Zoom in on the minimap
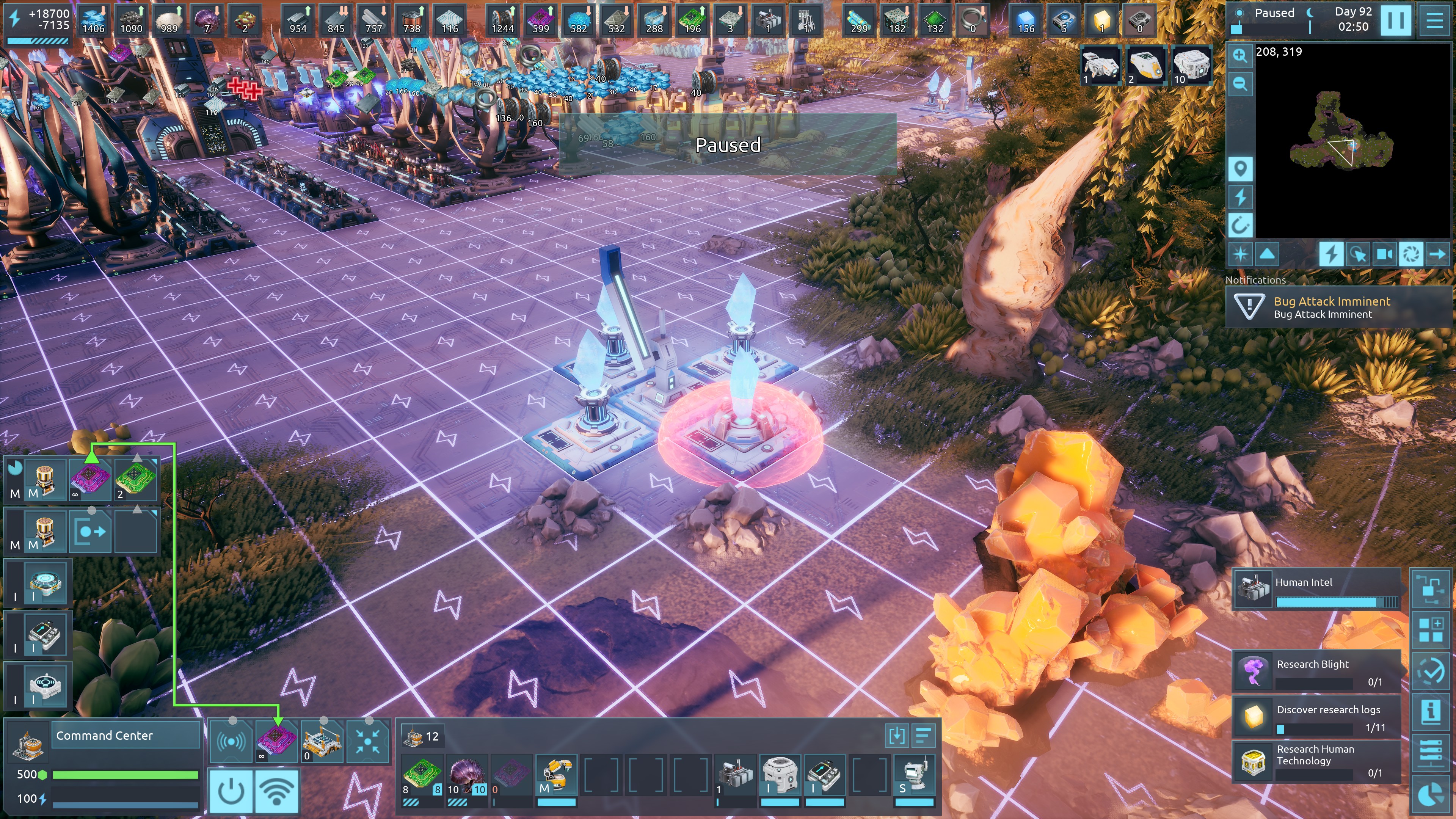The width and height of the screenshot is (1456, 819). point(1240,55)
